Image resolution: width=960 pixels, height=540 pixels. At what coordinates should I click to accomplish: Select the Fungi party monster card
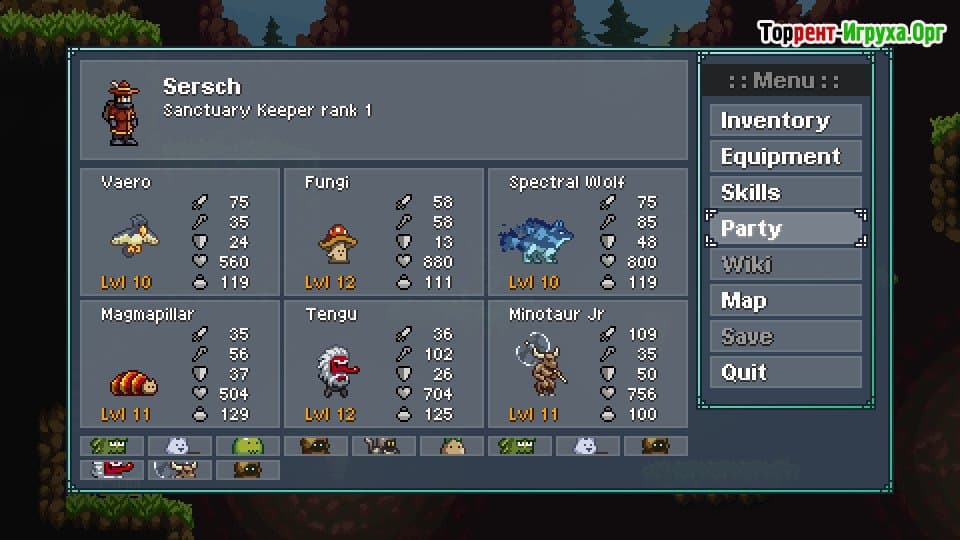click(384, 232)
